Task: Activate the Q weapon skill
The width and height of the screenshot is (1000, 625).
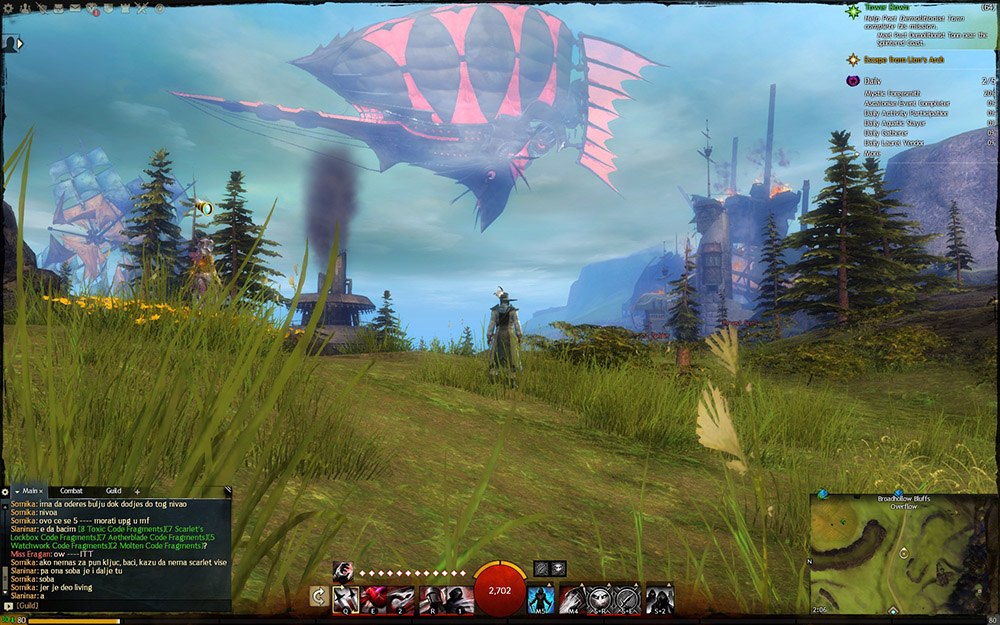Action: [x=346, y=598]
